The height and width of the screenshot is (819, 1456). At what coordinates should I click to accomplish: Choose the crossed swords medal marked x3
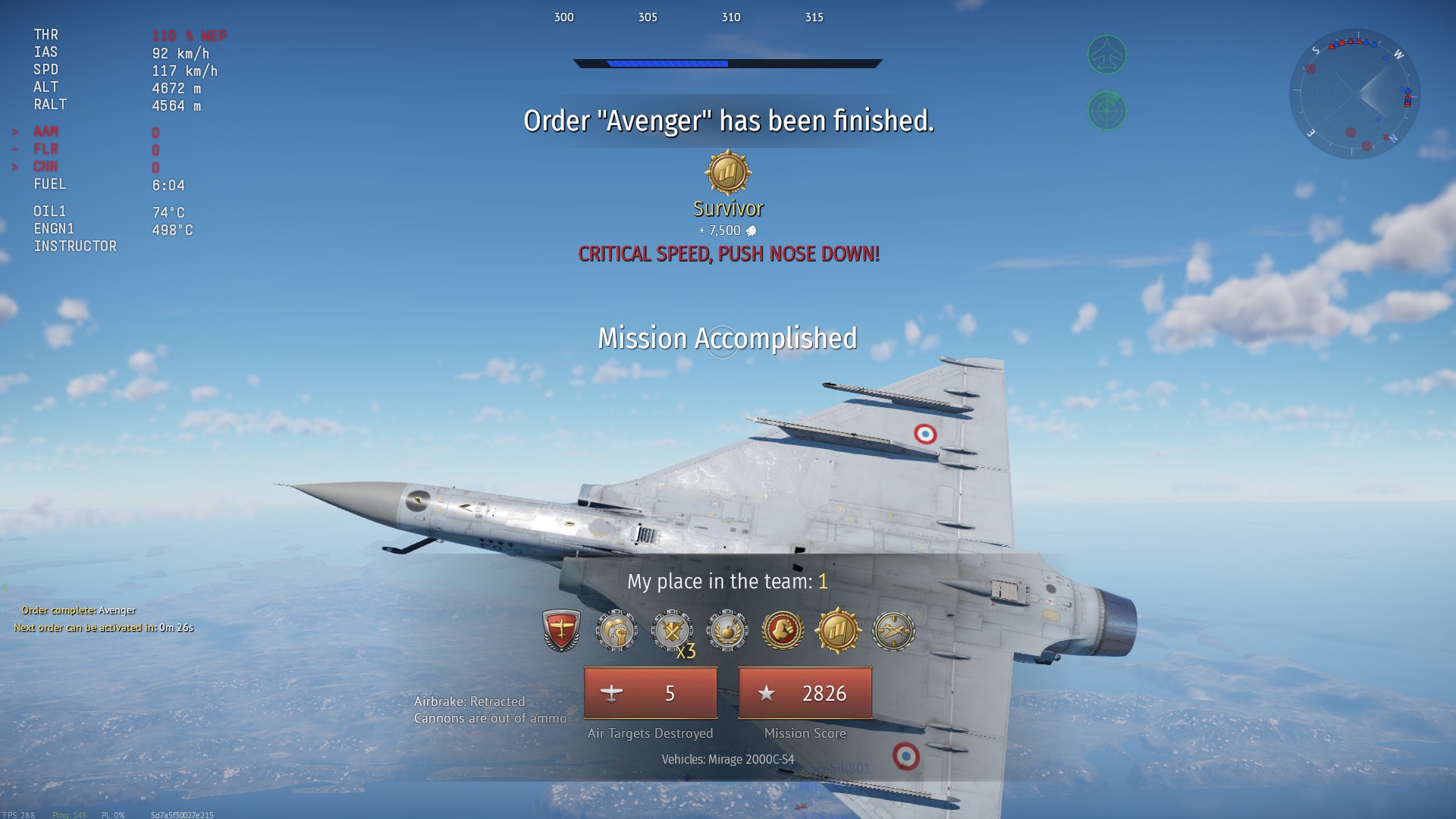(672, 630)
